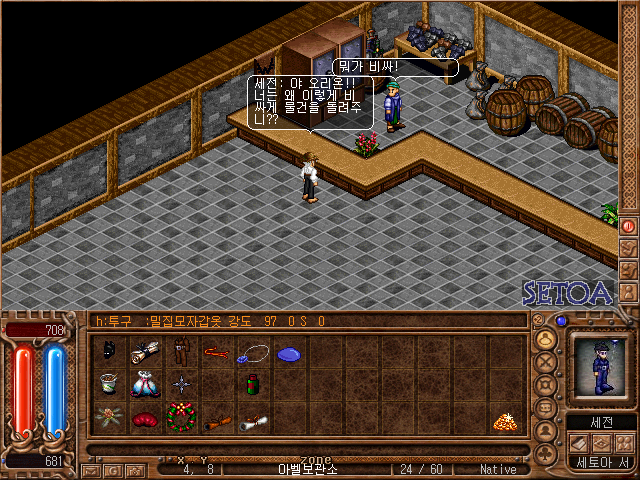The width and height of the screenshot is (640, 480).
Task: Choose the silver necklace with blue gem
Action: coord(253,352)
